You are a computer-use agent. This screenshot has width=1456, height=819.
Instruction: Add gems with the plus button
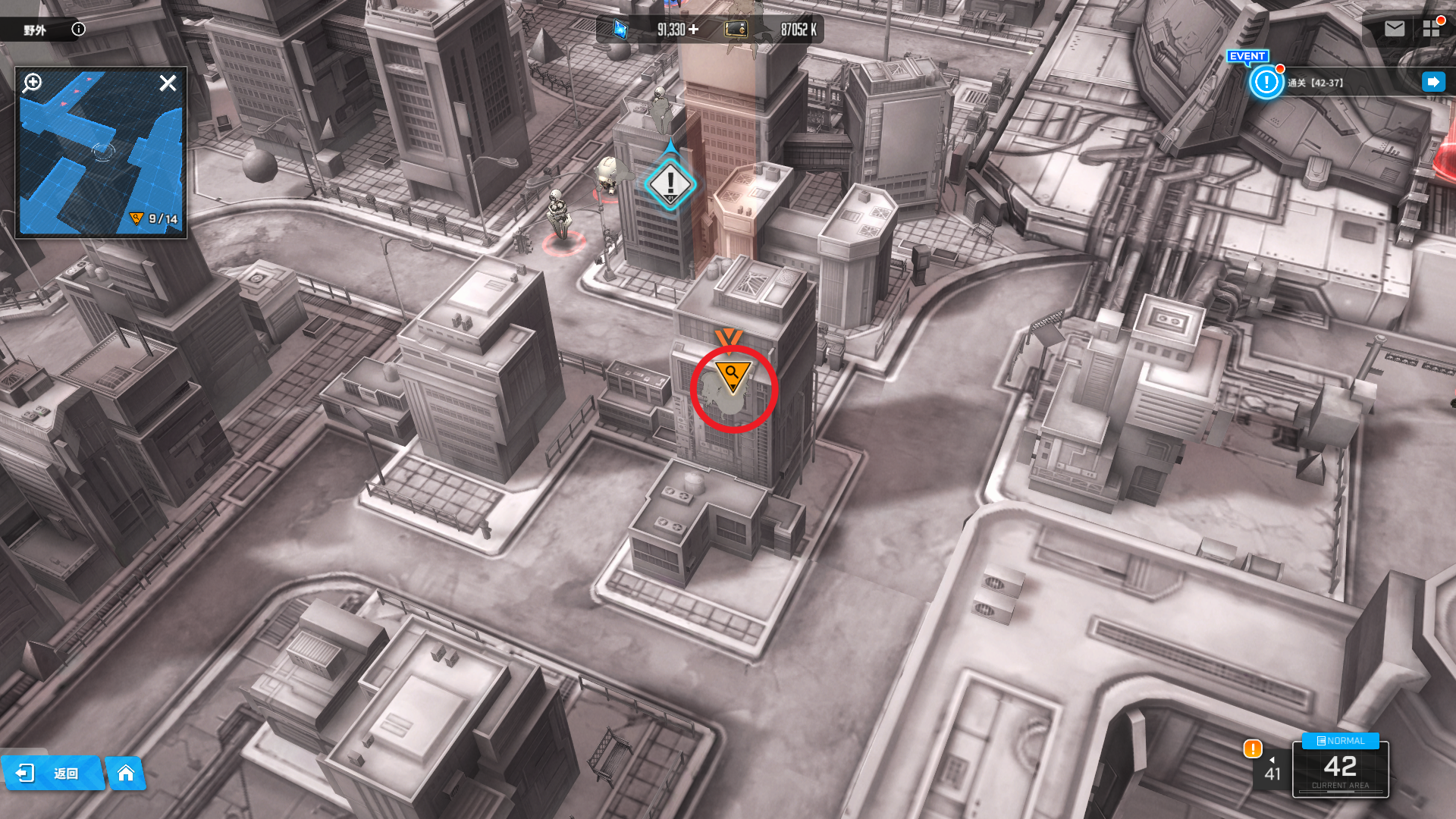(x=694, y=30)
